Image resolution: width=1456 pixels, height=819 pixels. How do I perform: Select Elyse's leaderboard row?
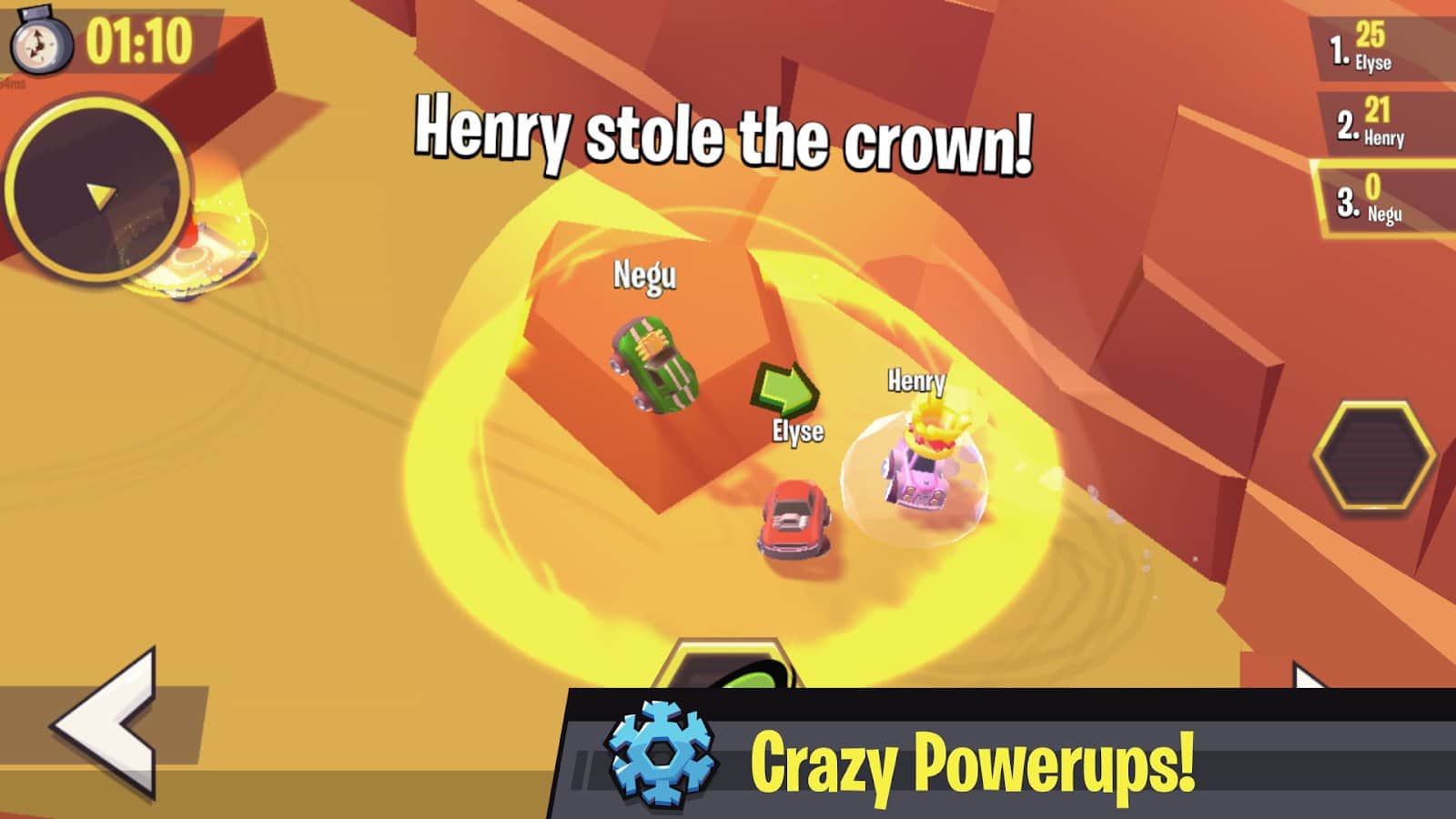[1379, 47]
